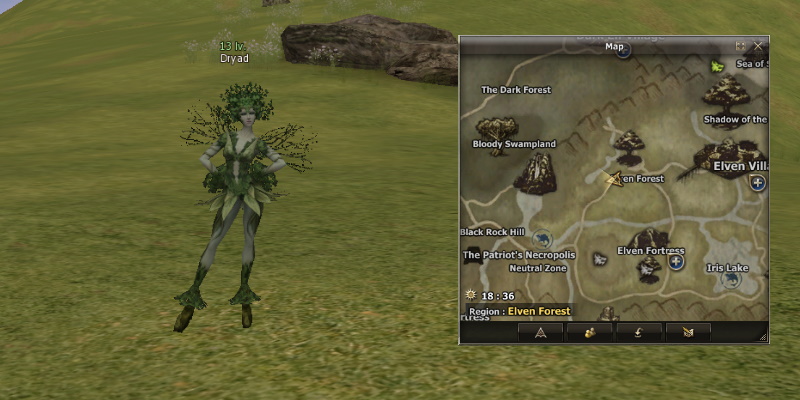The image size is (800, 400).
Task: Select Iris Lake on the map
Action: pyautogui.click(x=727, y=268)
